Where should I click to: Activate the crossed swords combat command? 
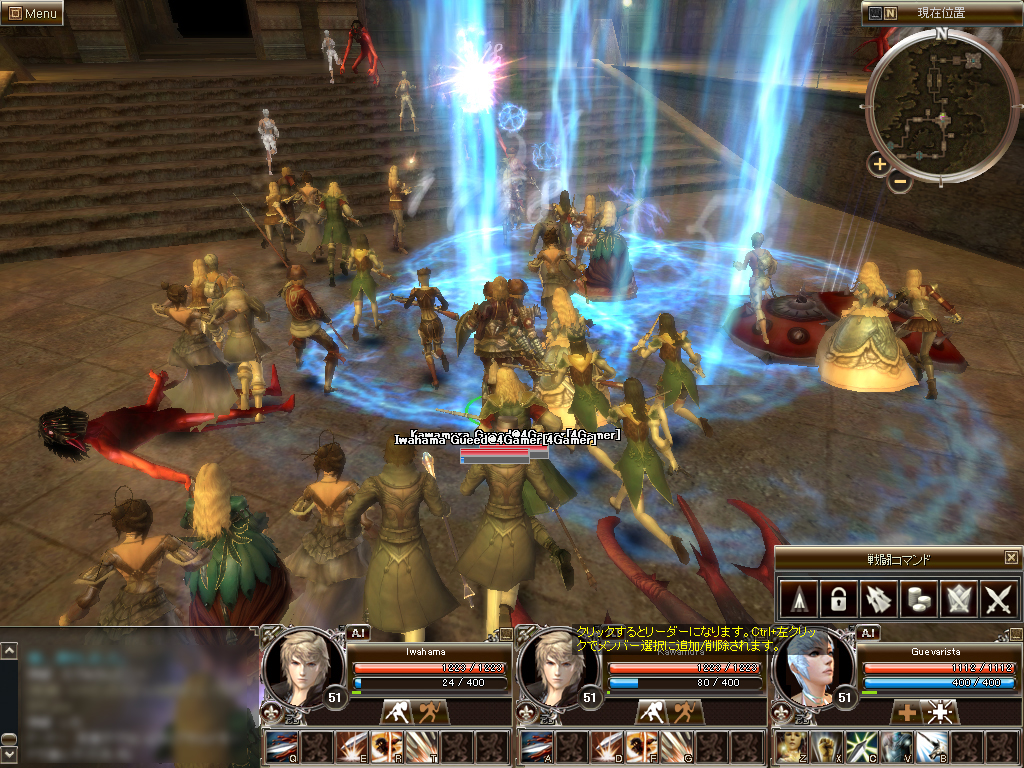point(999,598)
